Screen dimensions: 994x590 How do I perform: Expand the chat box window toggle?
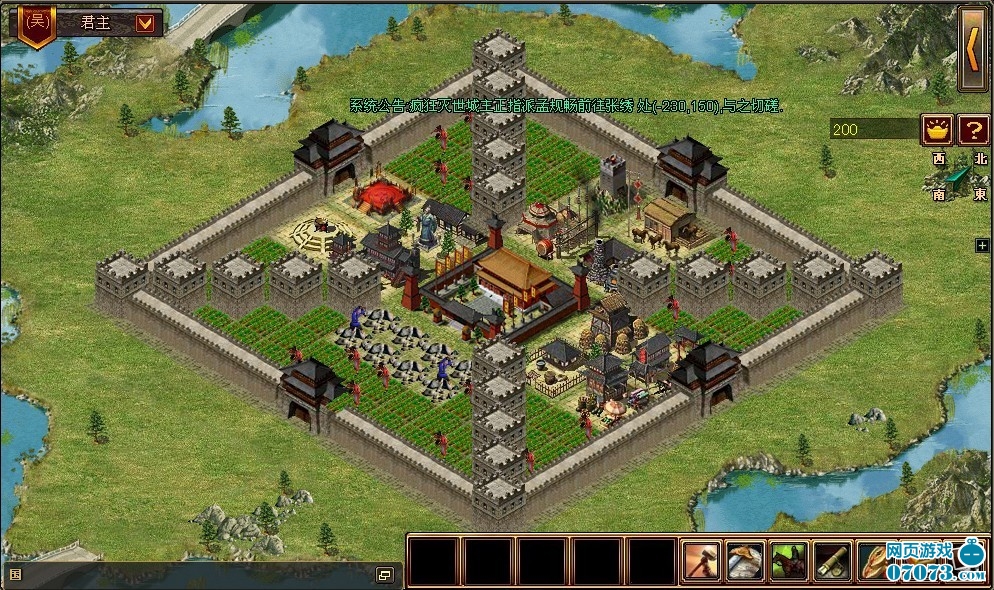tap(384, 575)
